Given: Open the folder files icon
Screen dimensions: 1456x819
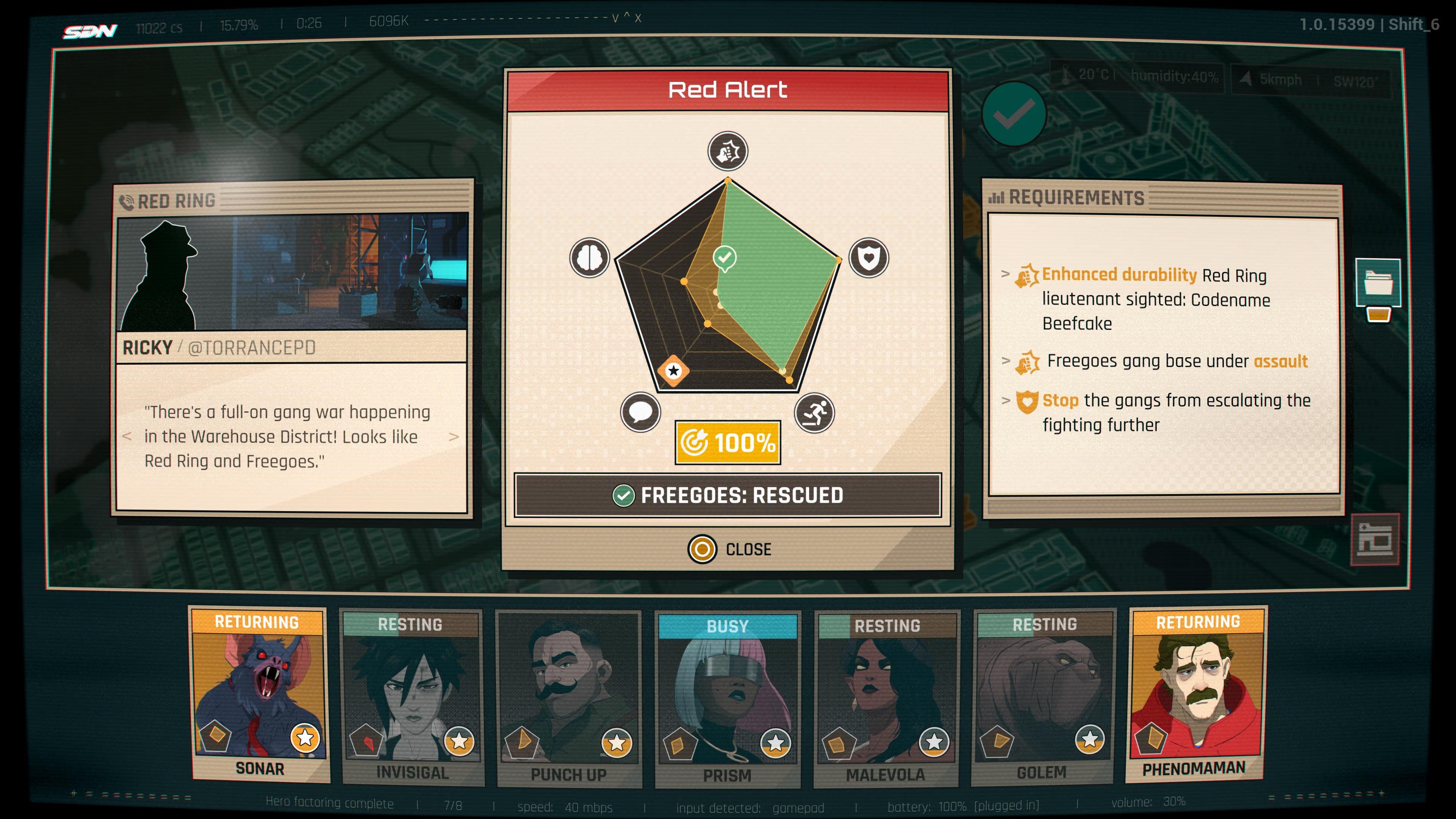Looking at the screenshot, I should 1378,282.
